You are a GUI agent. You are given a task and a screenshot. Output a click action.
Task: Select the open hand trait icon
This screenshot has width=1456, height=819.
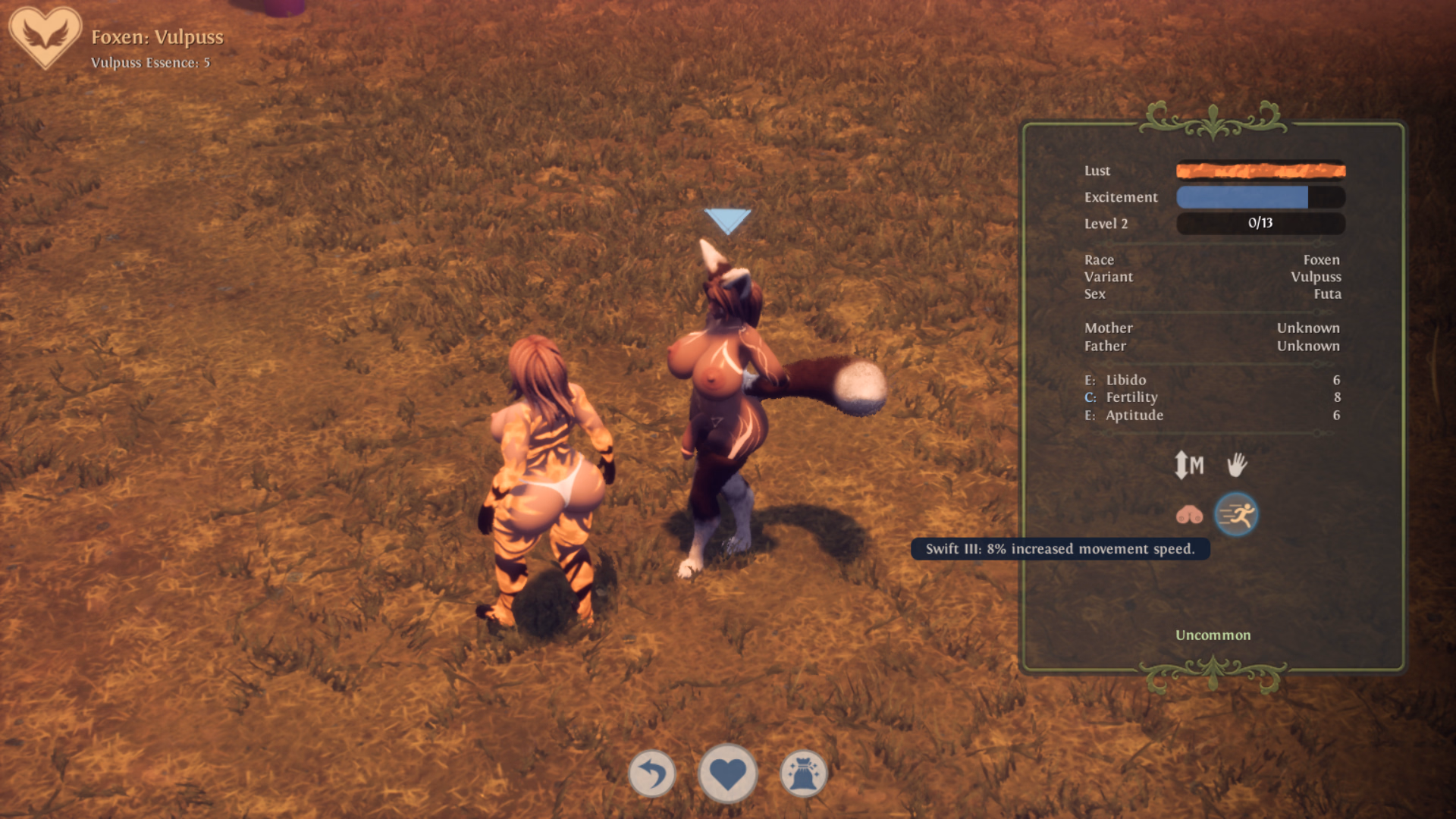pos(1237,465)
